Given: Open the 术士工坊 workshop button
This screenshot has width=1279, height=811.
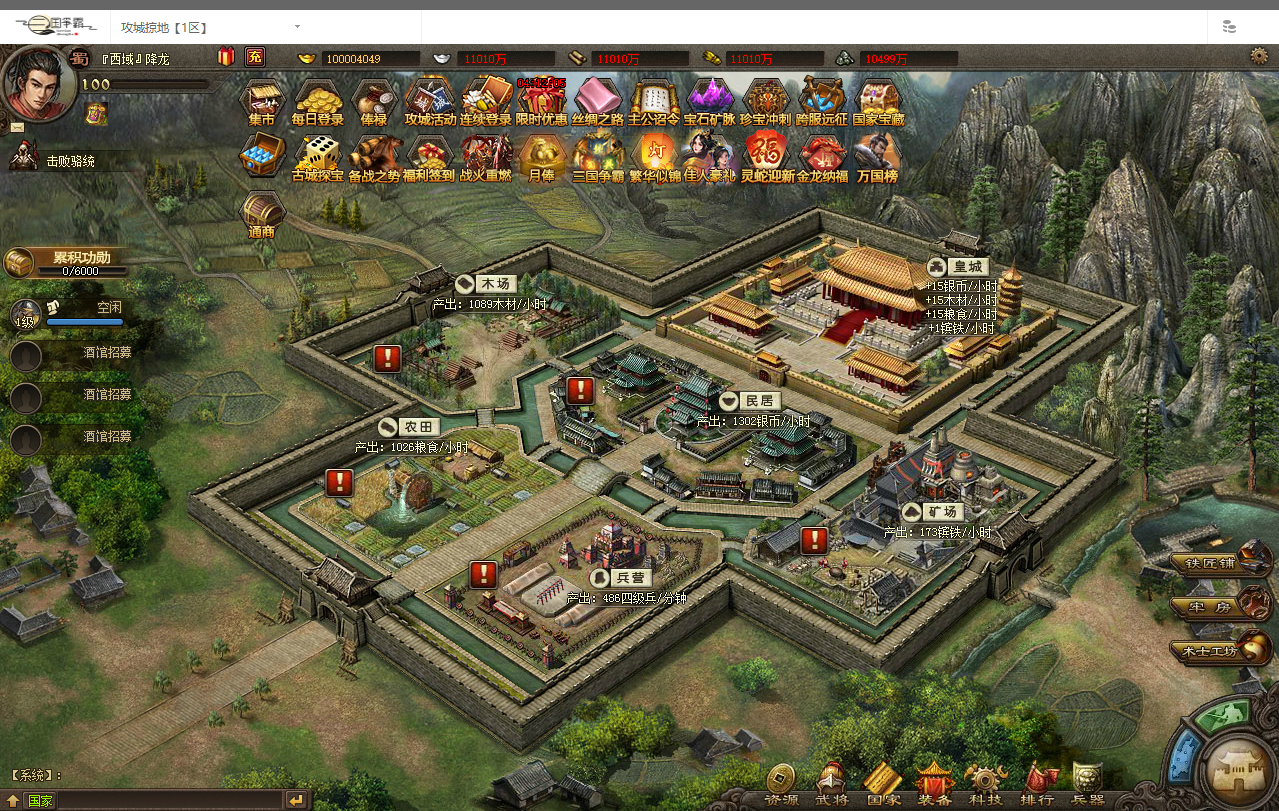Looking at the screenshot, I should tap(1214, 650).
